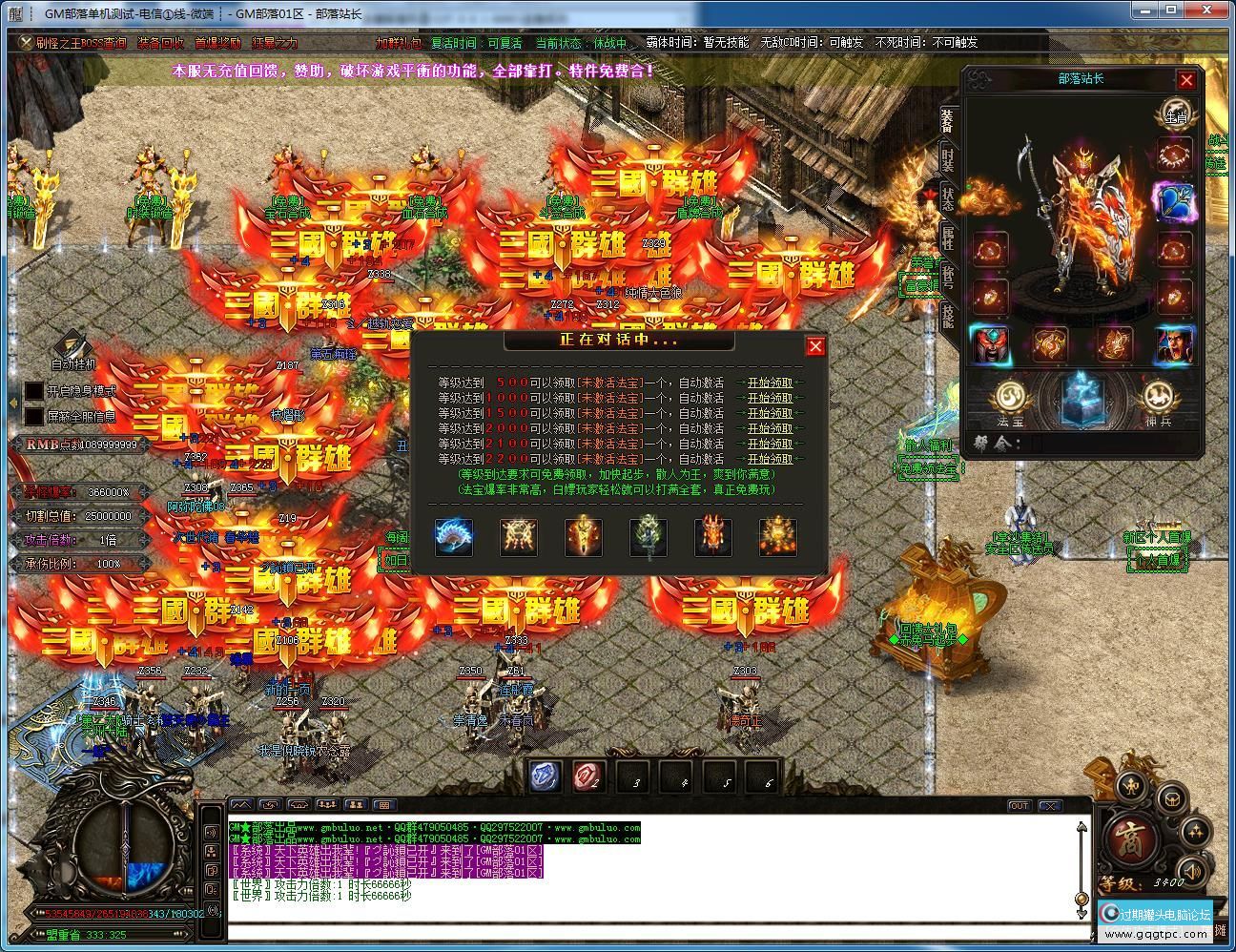Open the 首爆奖励 first-drop reward menu
The image size is (1236, 952).
pyautogui.click(x=217, y=43)
